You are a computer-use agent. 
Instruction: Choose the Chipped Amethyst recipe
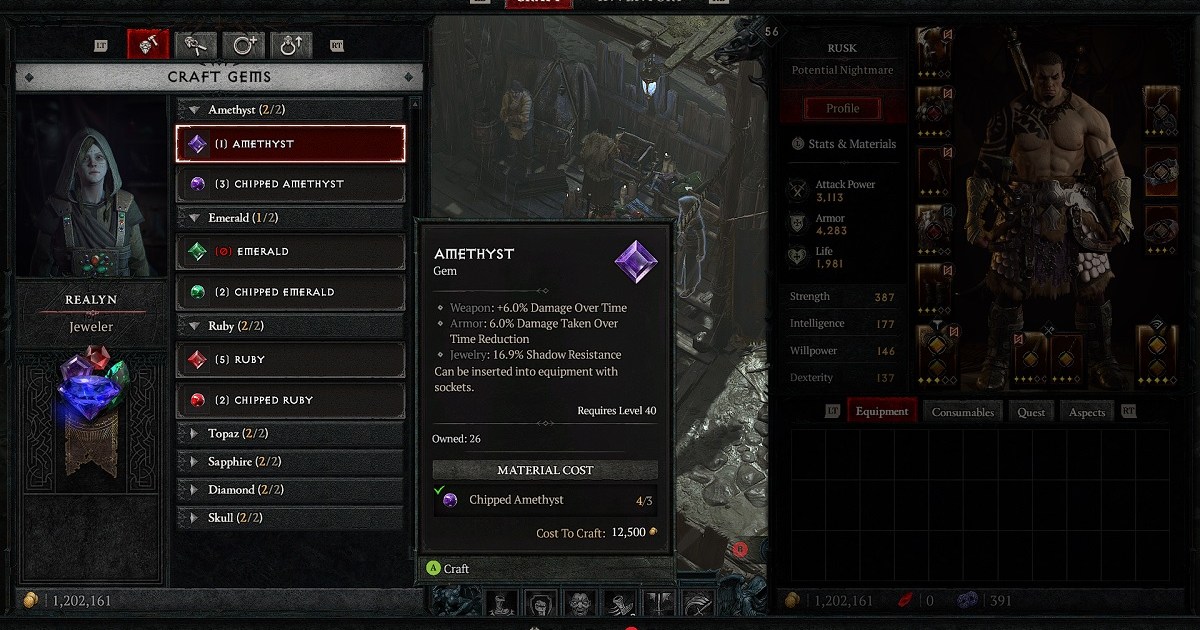click(x=290, y=184)
